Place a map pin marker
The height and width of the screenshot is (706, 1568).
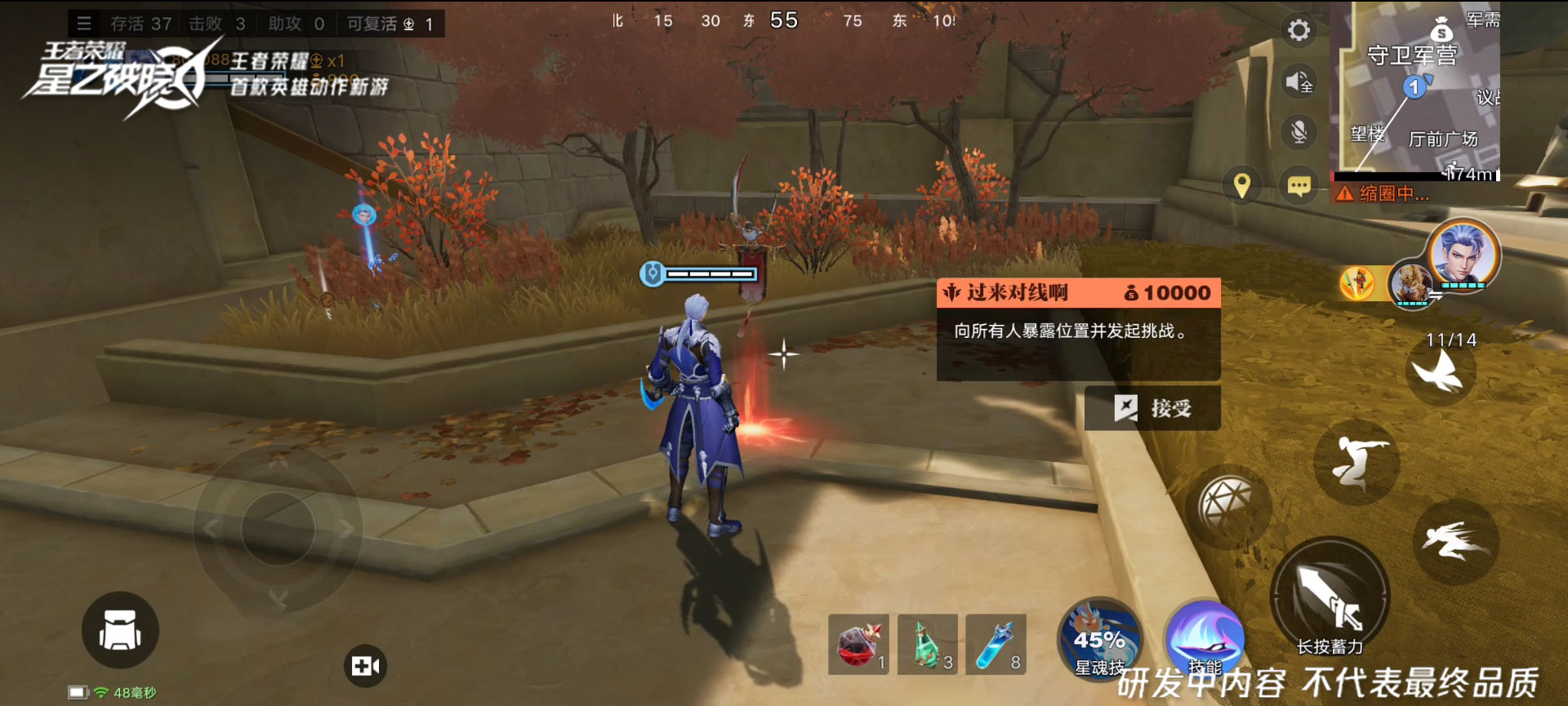(1242, 186)
